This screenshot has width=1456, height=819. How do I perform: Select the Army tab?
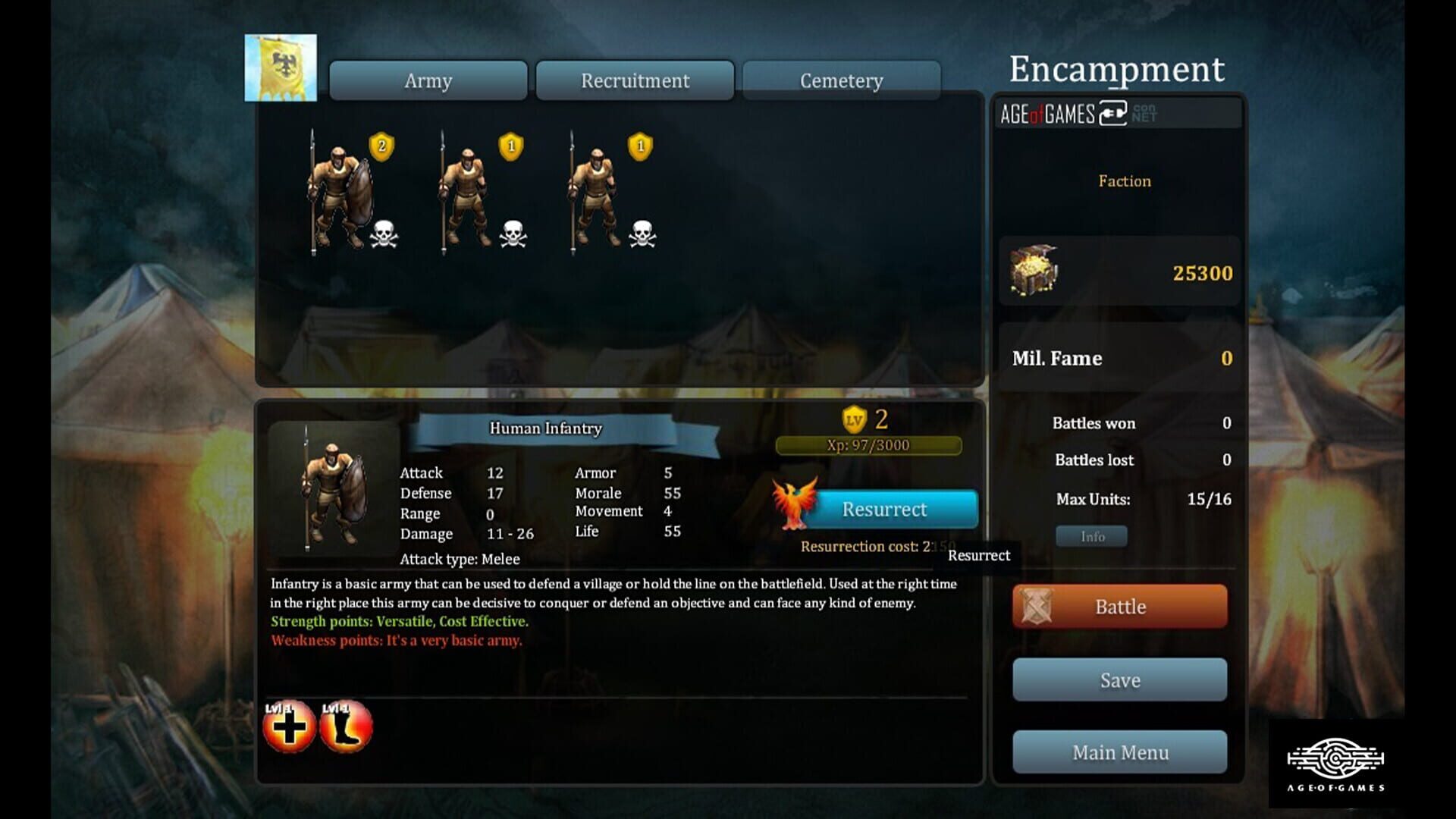click(428, 80)
